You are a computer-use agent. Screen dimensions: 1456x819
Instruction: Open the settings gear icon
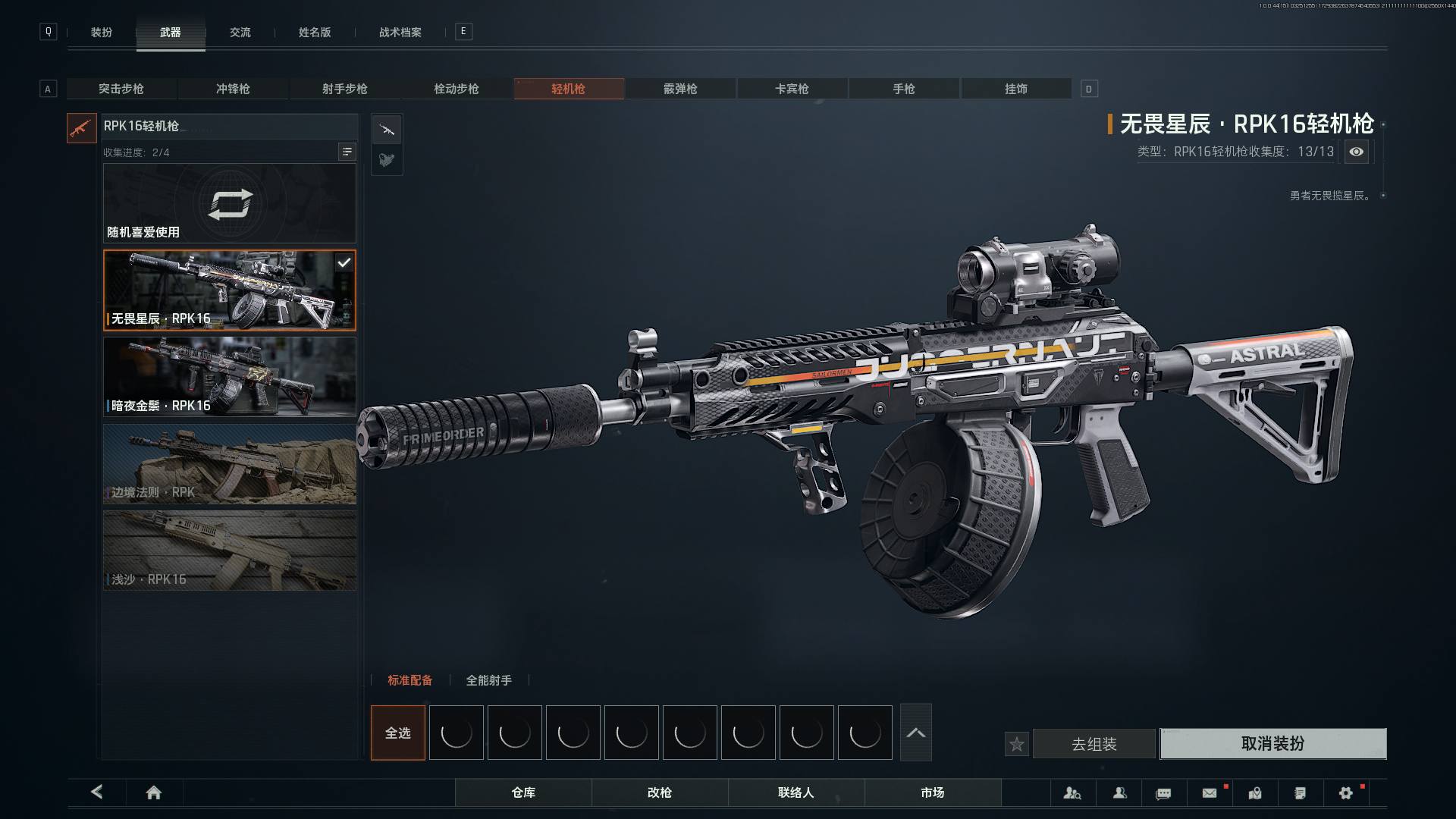point(1346,792)
